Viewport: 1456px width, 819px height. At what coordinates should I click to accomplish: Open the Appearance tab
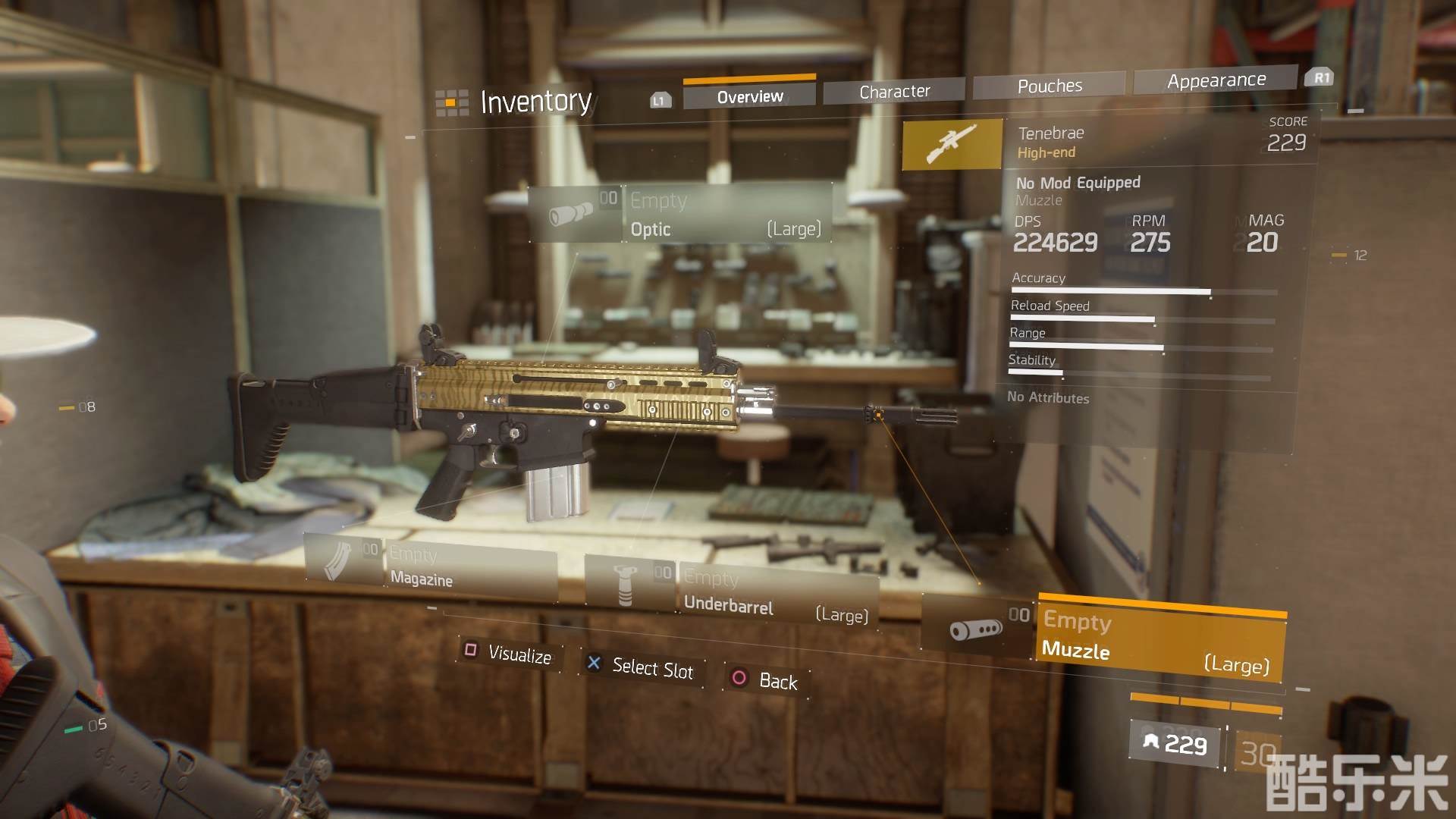click(1216, 80)
